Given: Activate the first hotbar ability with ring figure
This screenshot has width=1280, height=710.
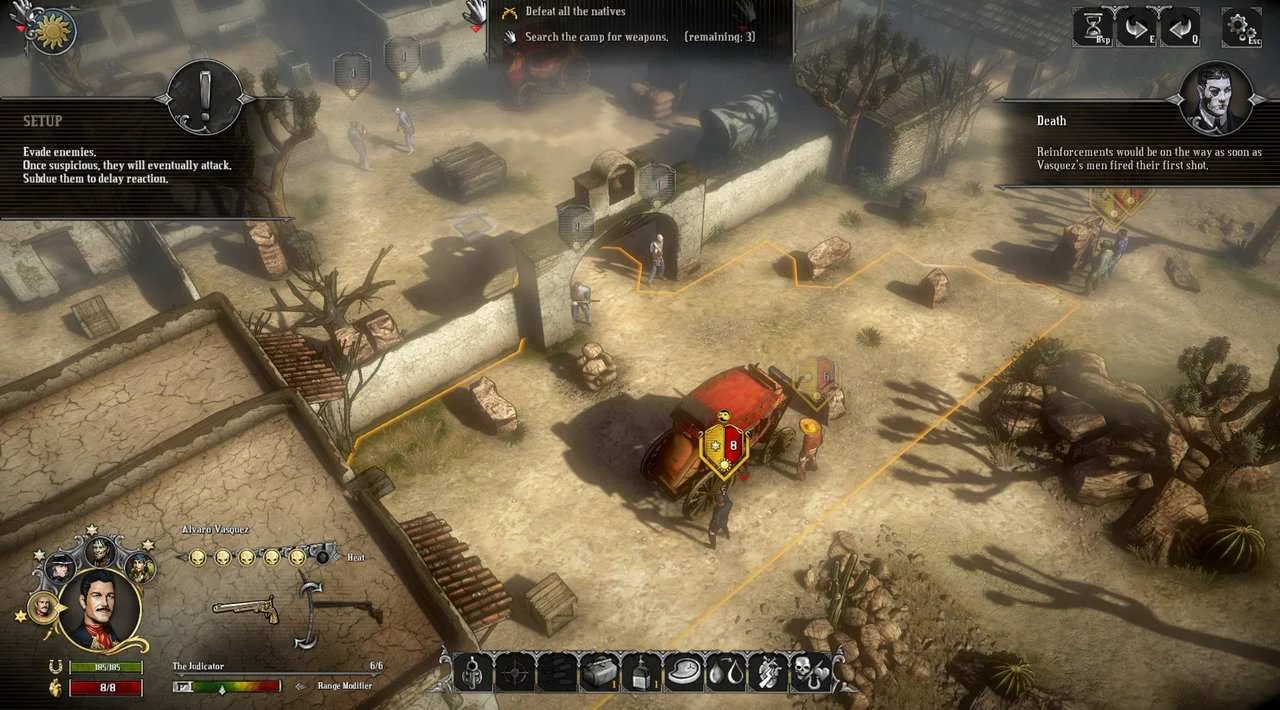Looking at the screenshot, I should pos(473,671).
